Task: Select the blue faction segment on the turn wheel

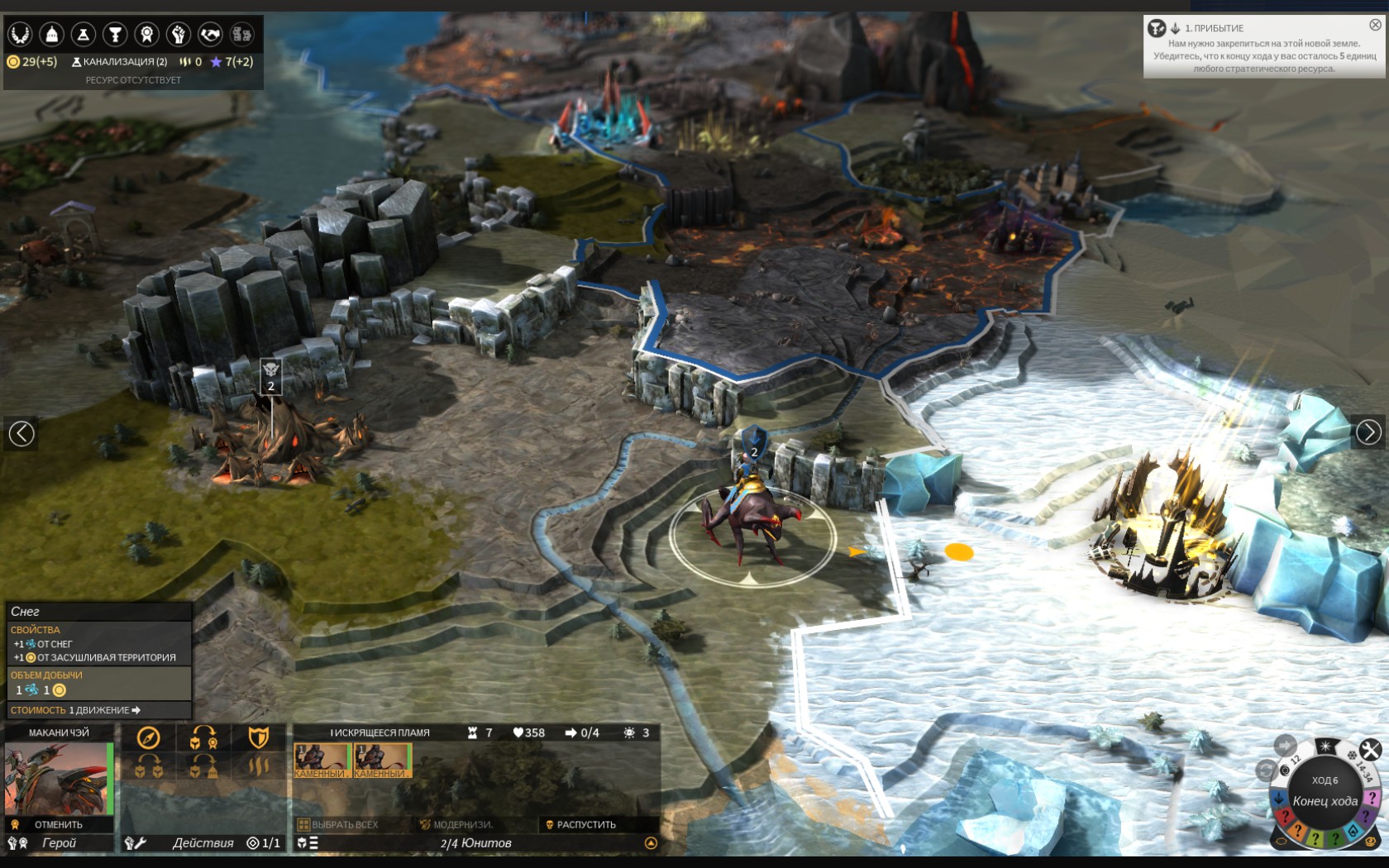Action: [x=1277, y=796]
